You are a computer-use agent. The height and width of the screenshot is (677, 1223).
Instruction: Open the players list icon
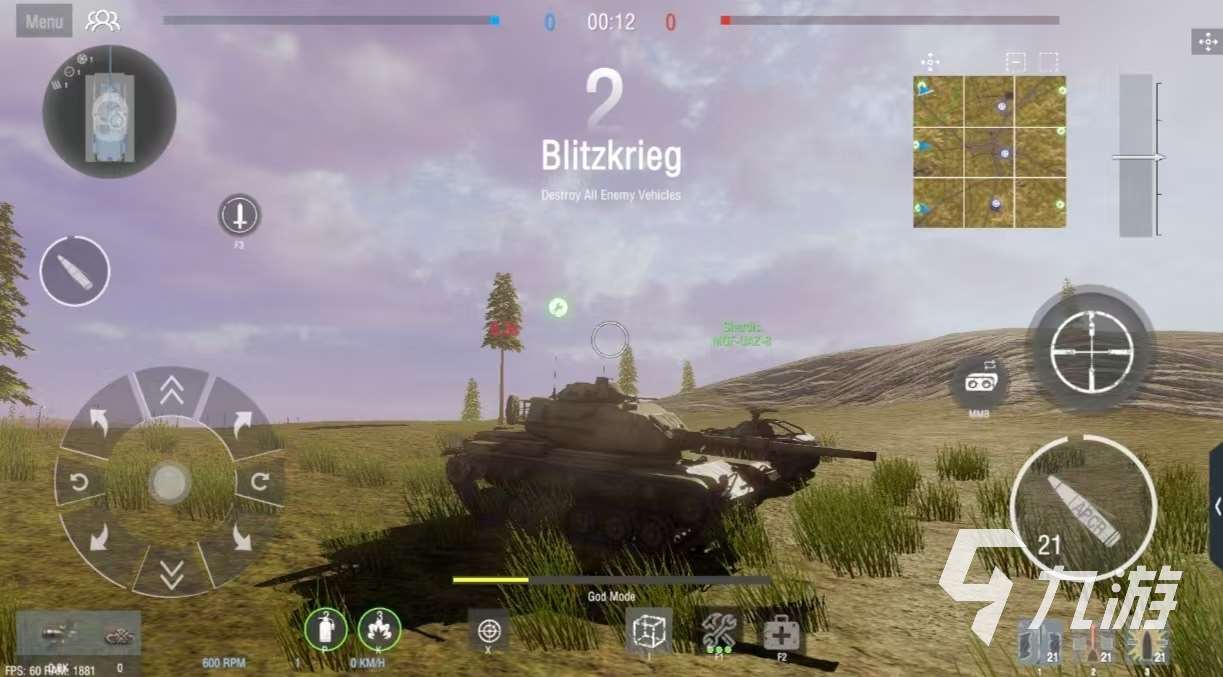coord(102,21)
